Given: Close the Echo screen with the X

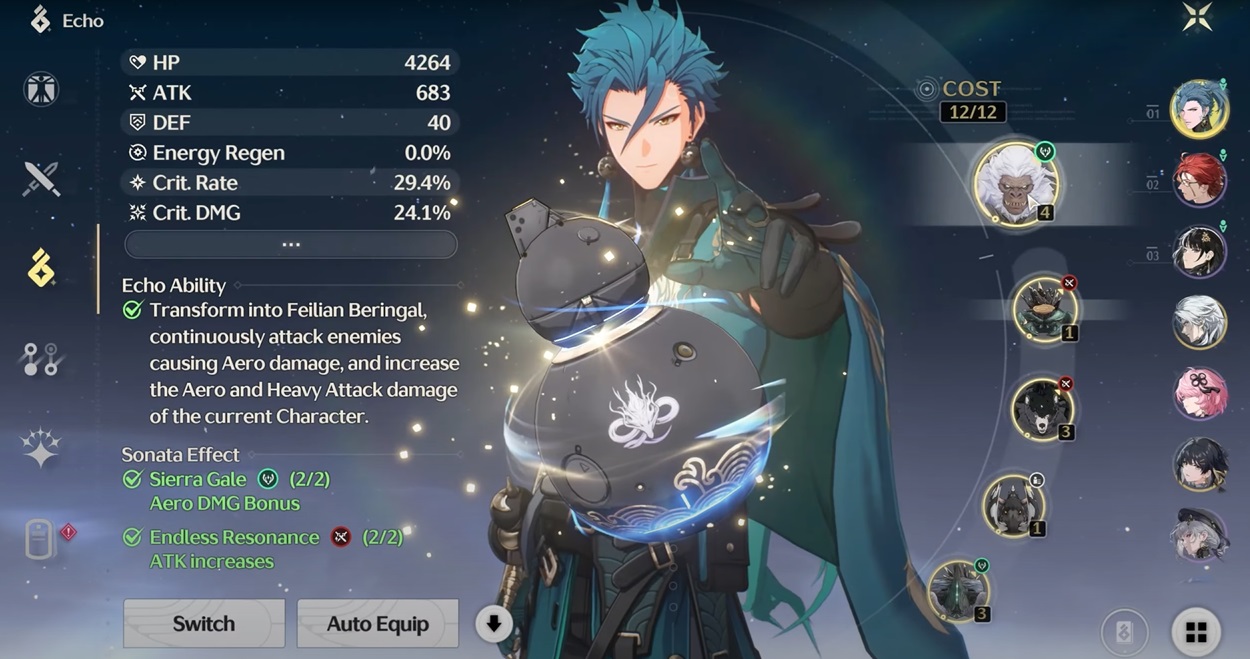Looking at the screenshot, I should point(1196,18).
